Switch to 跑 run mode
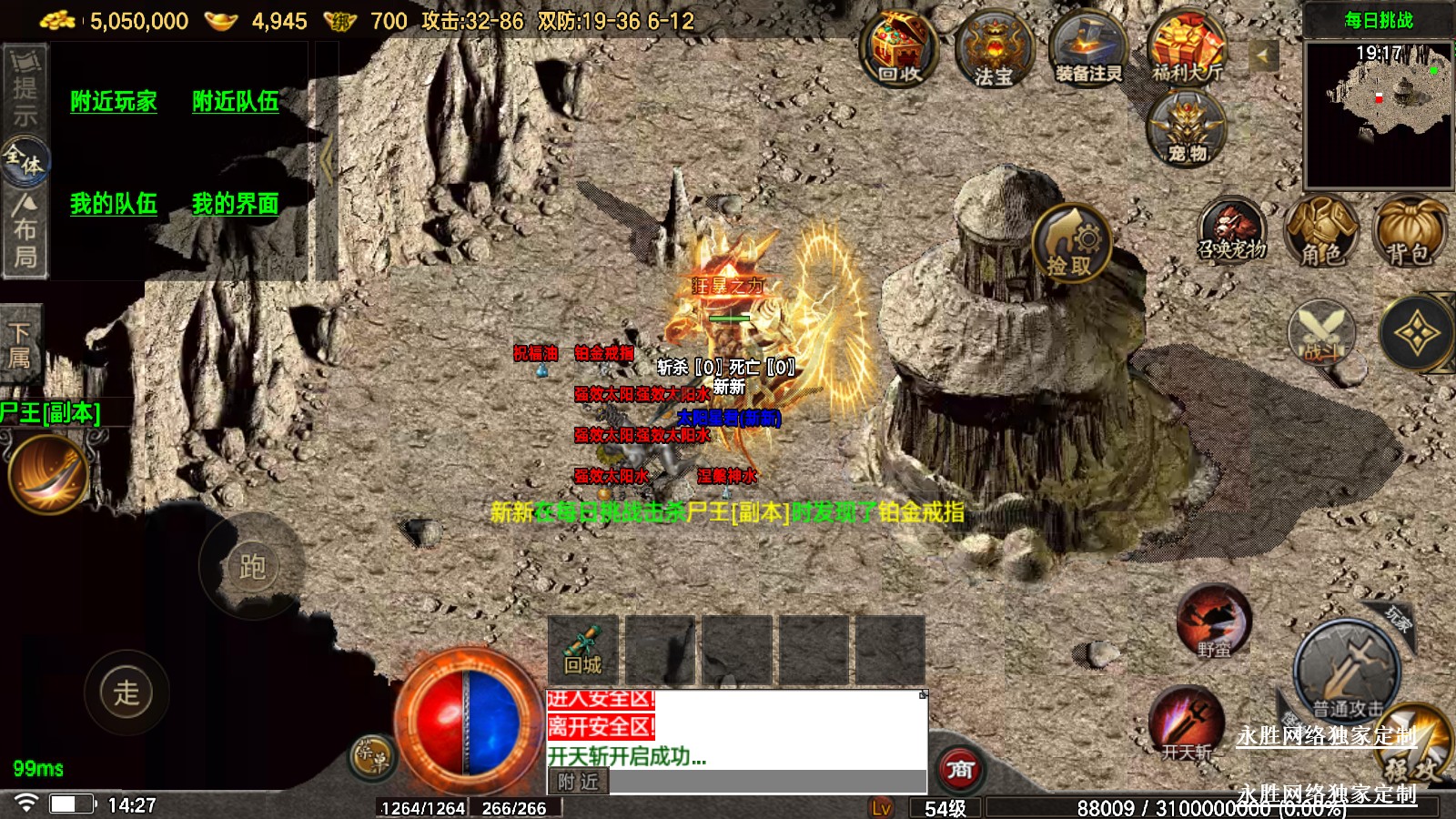The width and height of the screenshot is (1456, 819). [252, 566]
